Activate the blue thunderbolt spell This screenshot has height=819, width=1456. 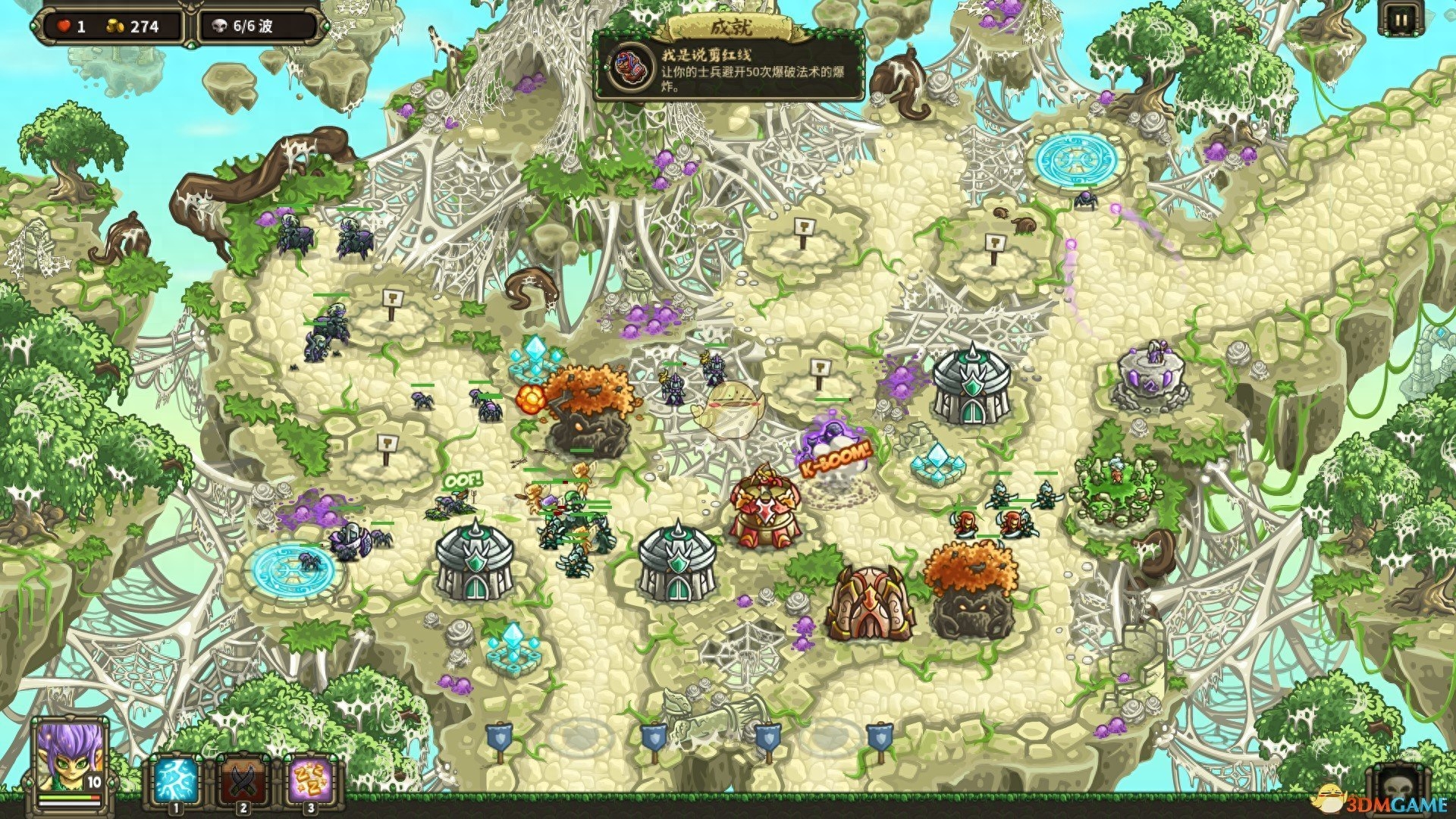pyautogui.click(x=175, y=783)
